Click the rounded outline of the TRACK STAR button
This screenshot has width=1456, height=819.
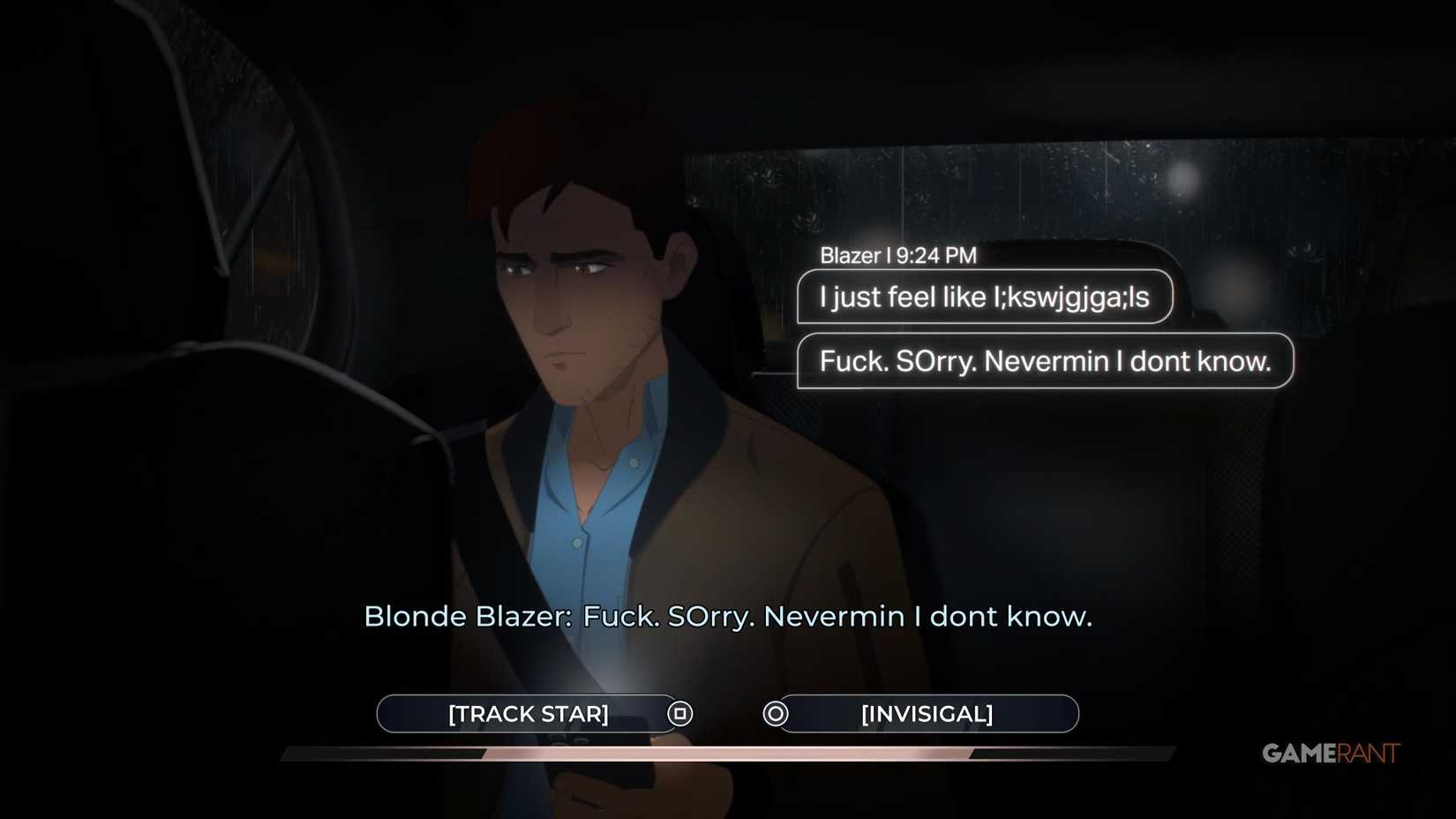tap(384, 713)
